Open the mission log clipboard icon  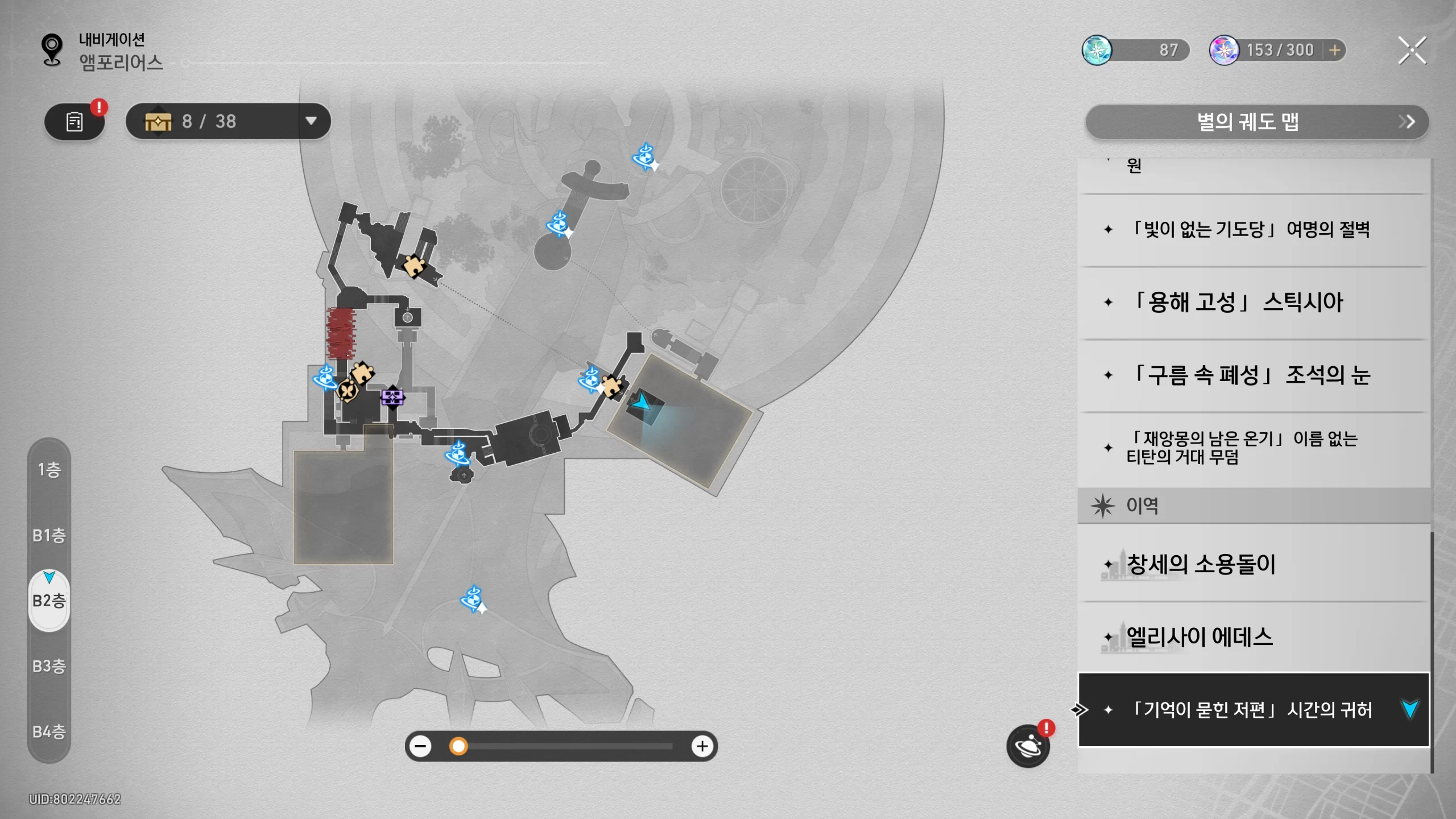coord(75,122)
